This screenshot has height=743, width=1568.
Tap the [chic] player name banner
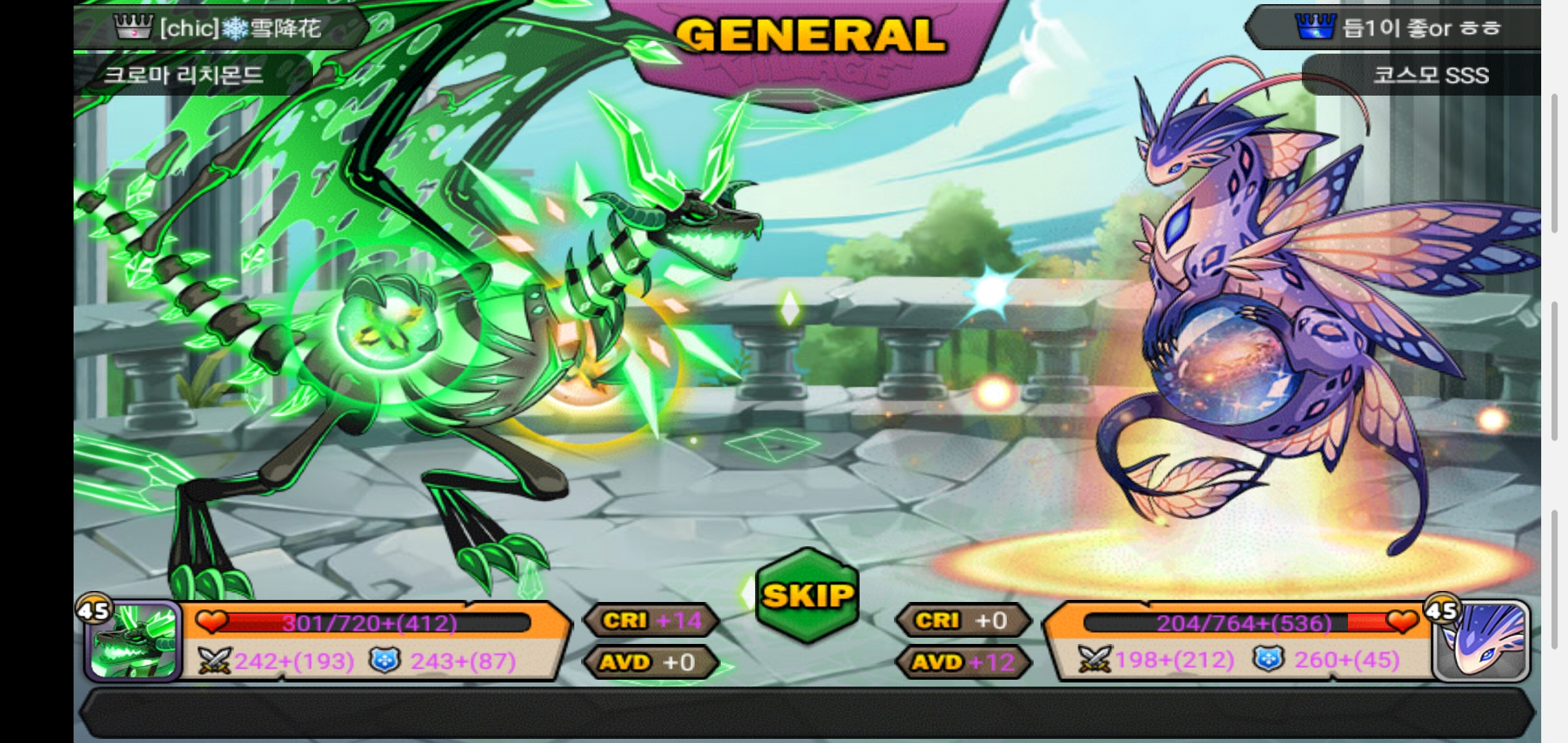220,28
